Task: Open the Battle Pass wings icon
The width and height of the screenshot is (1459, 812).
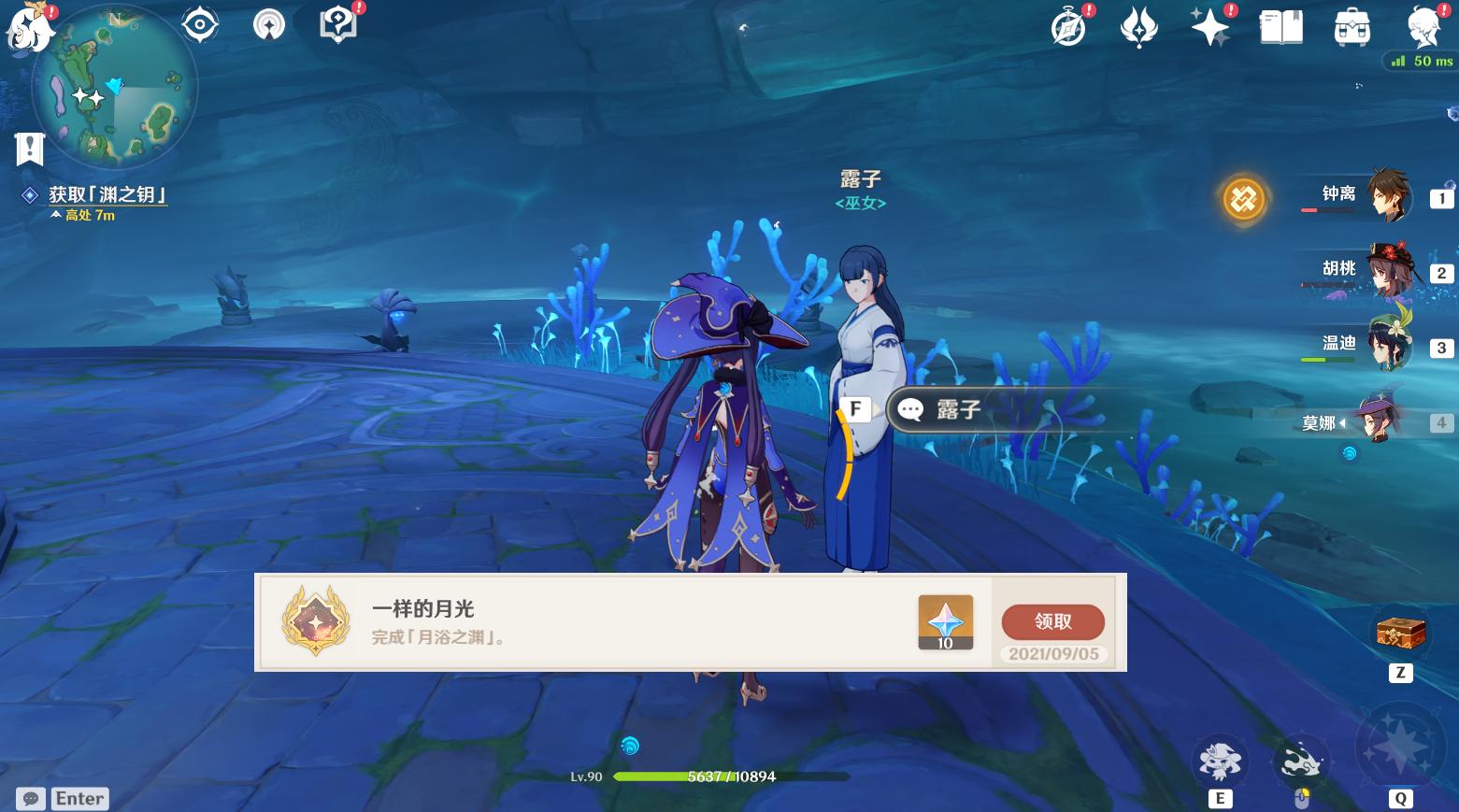Action: [1138, 28]
